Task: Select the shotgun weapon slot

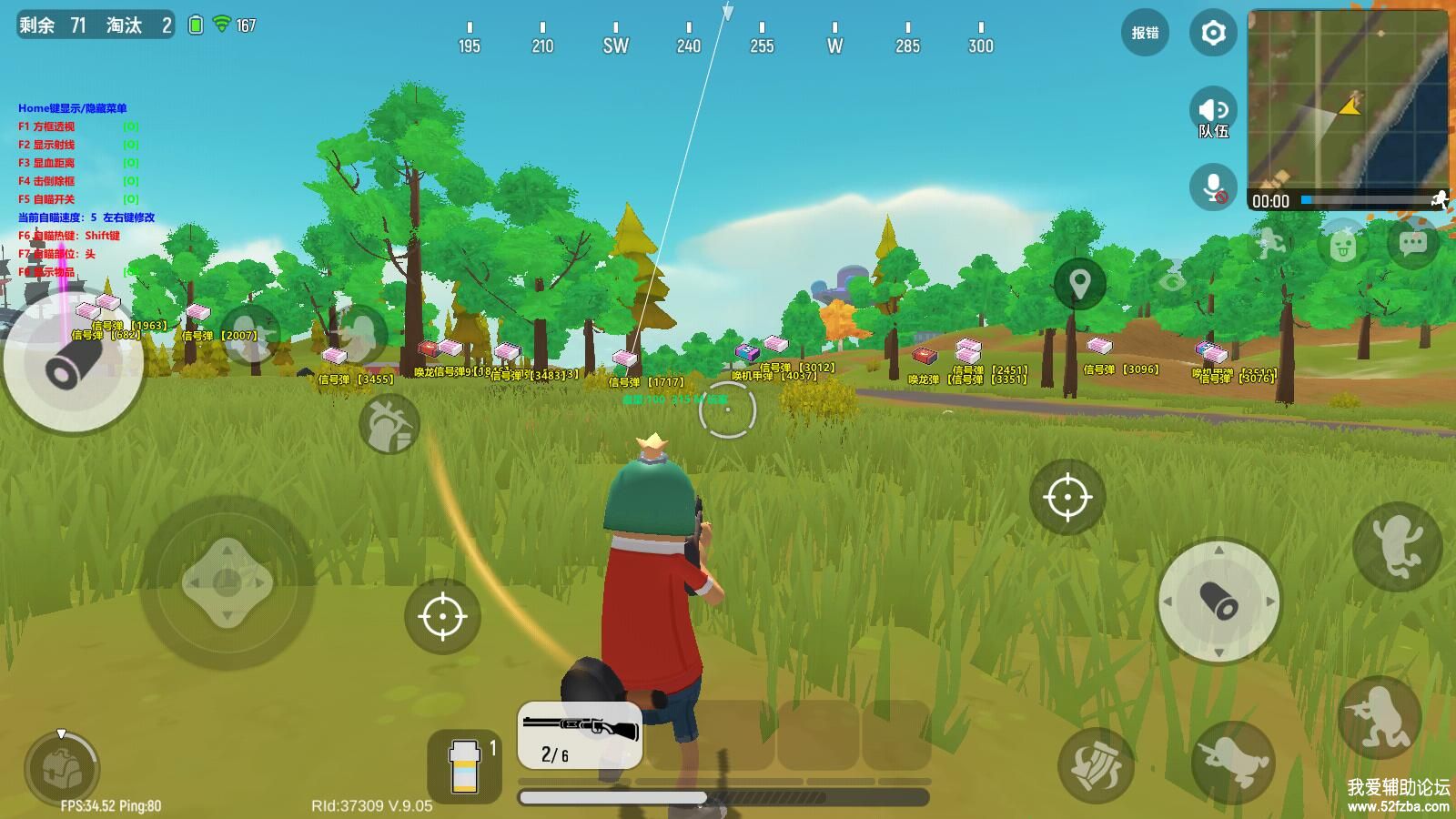Action: click(580, 736)
